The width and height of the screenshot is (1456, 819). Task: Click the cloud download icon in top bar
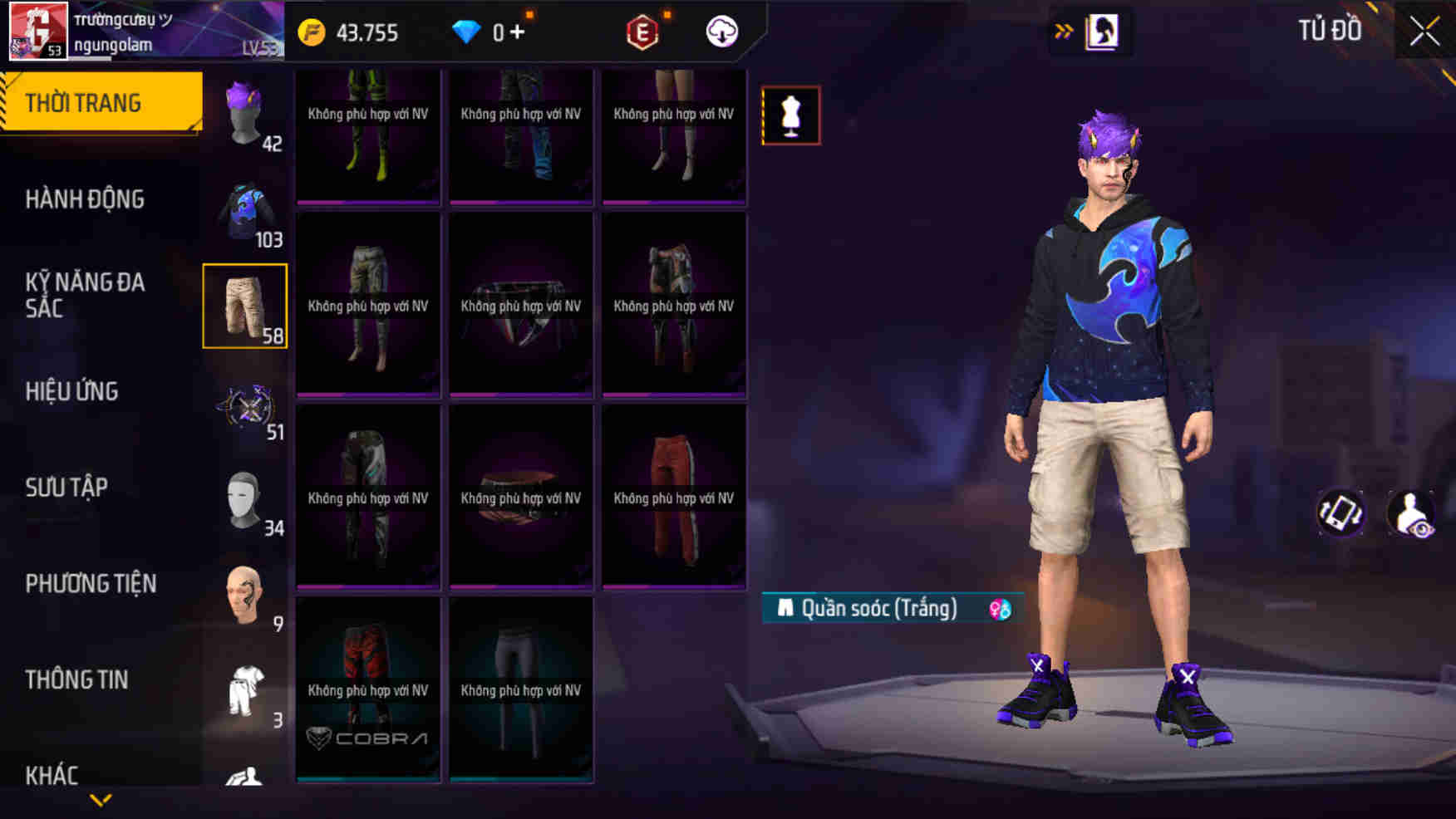tap(721, 33)
